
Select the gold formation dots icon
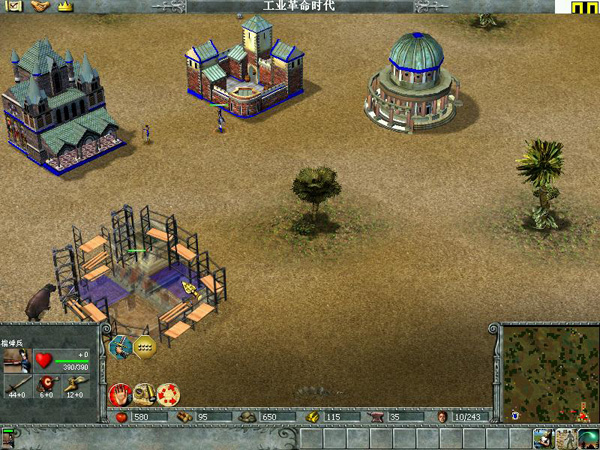(x=146, y=347)
